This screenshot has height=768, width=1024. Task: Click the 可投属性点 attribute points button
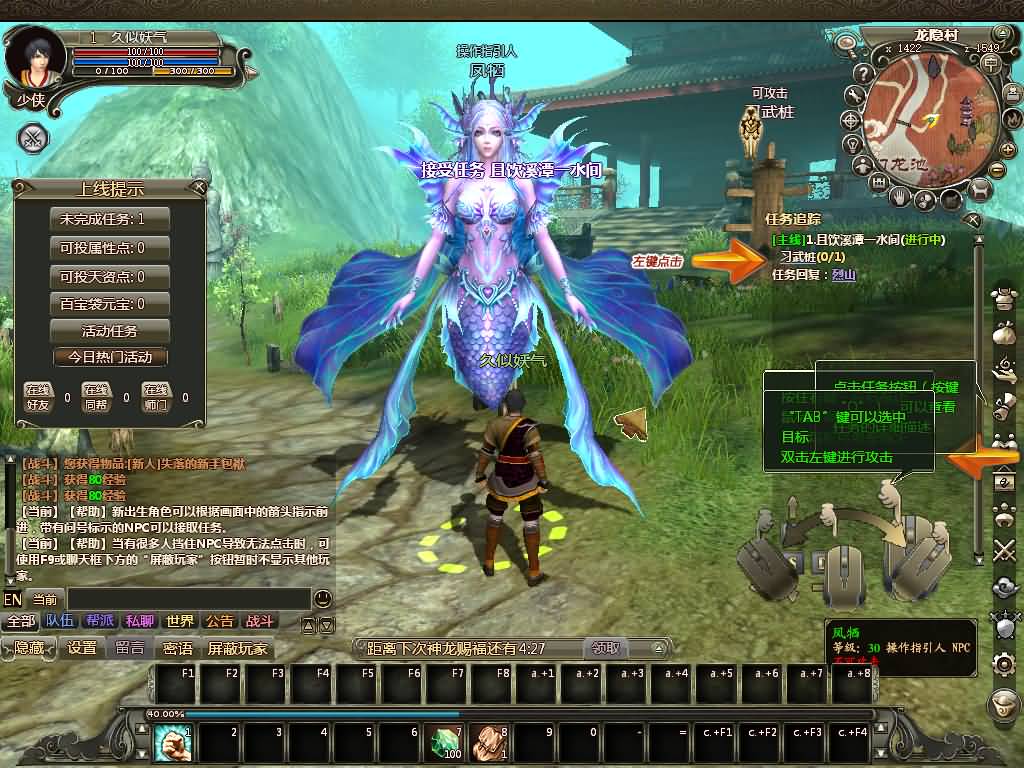click(x=109, y=247)
